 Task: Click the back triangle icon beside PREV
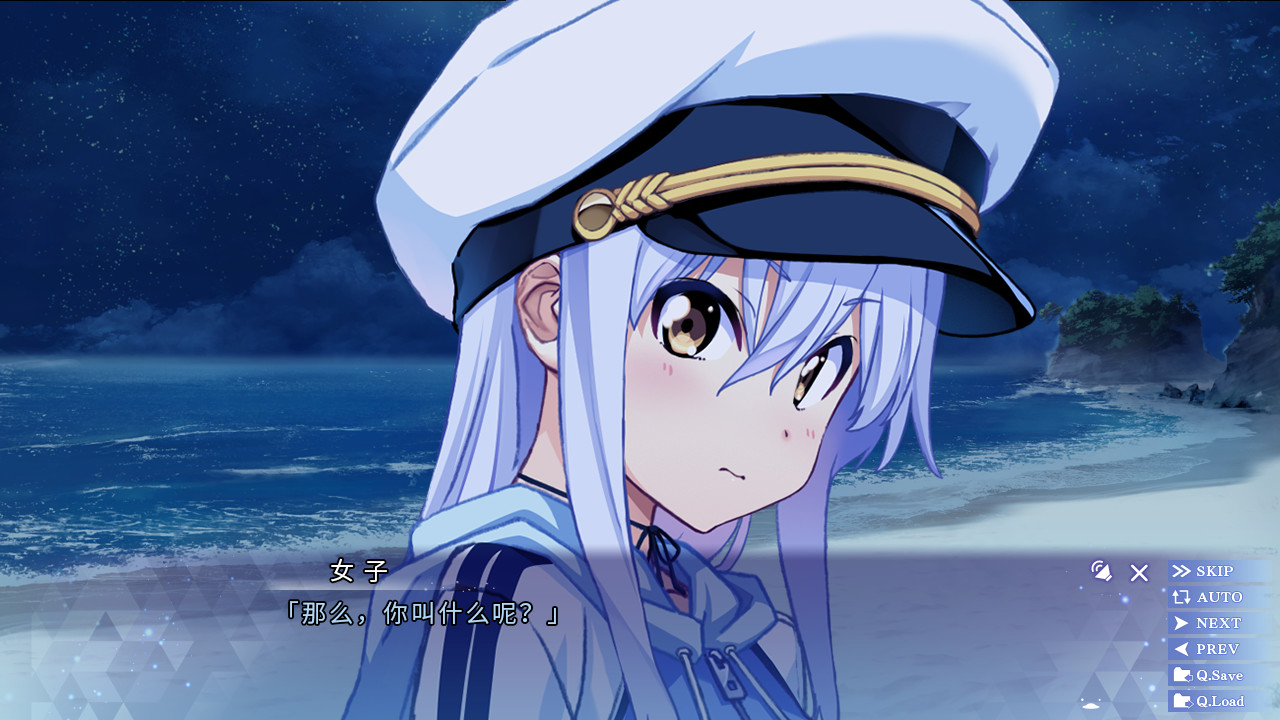click(1180, 648)
